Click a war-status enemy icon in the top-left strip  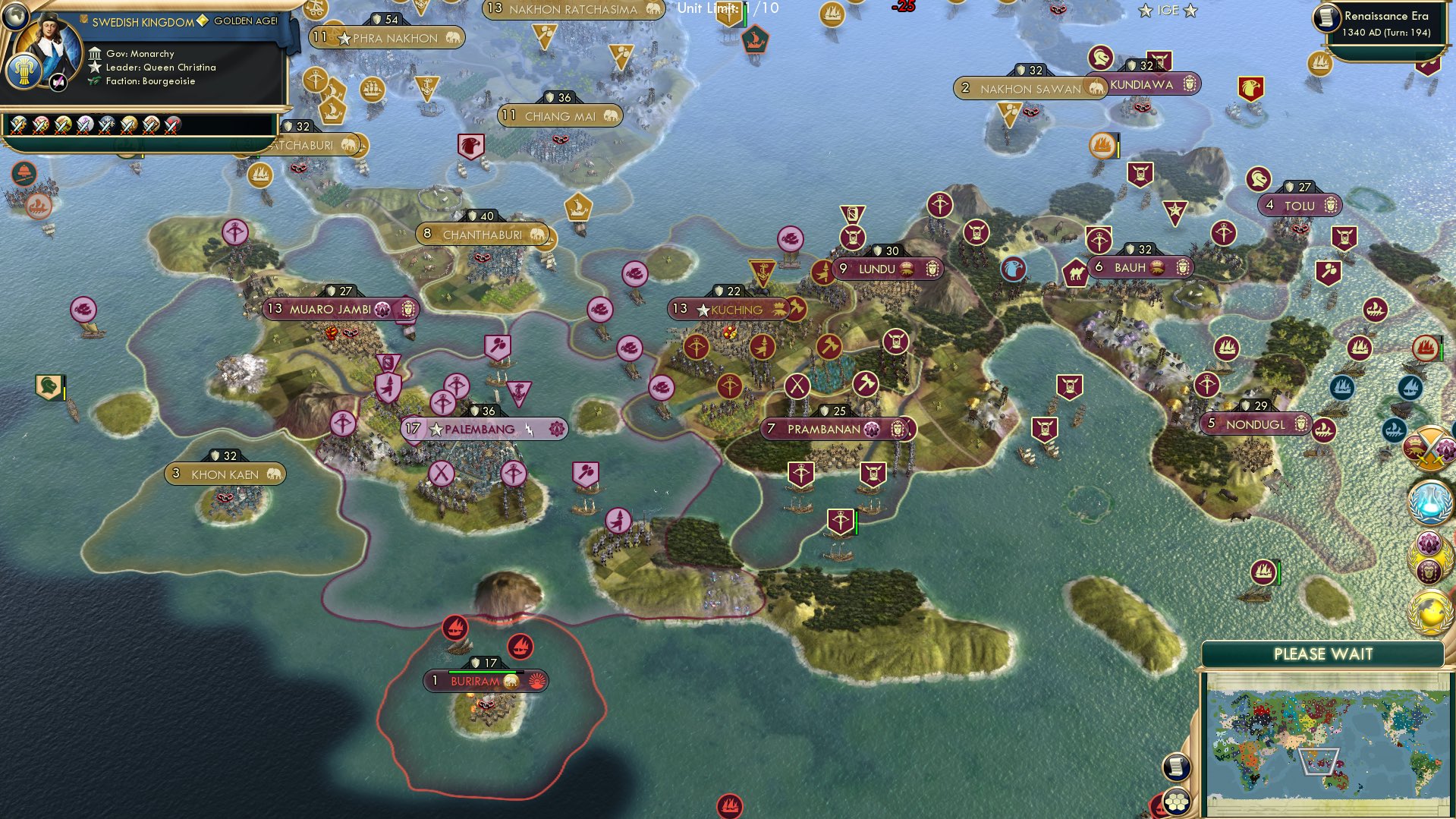18,125
